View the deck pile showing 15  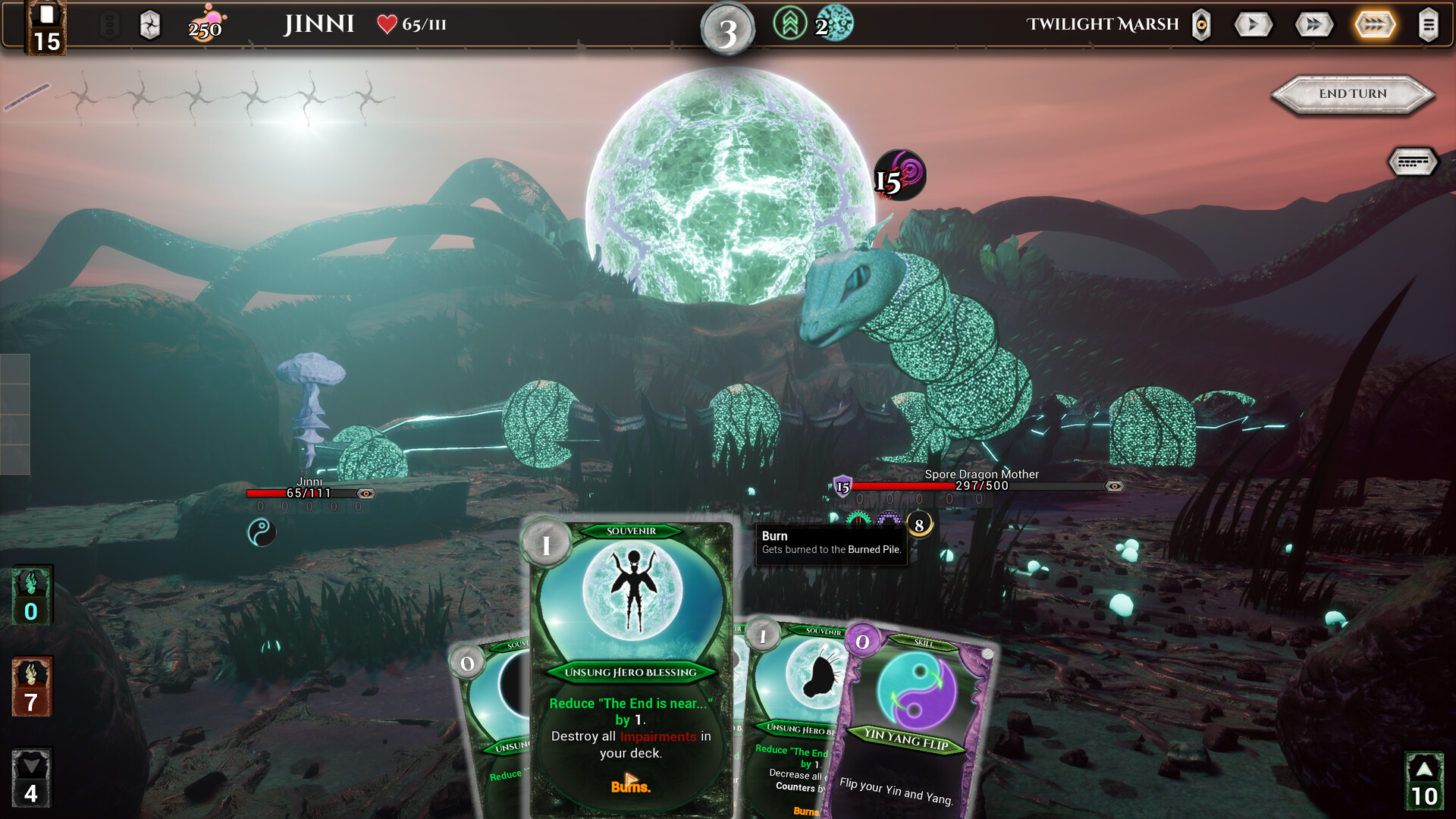46,29
